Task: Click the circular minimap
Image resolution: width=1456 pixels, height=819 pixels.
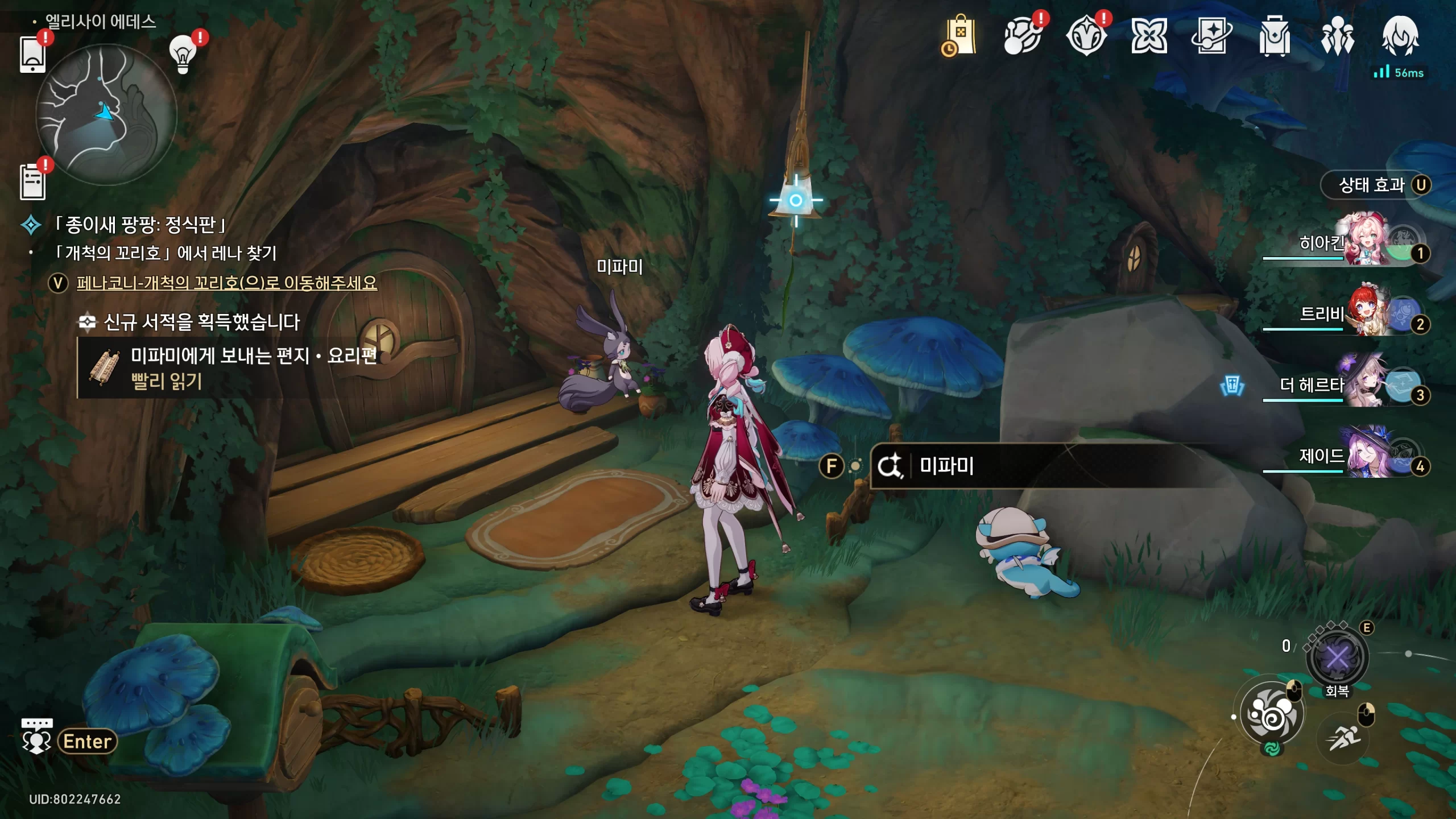Action: 106,115
